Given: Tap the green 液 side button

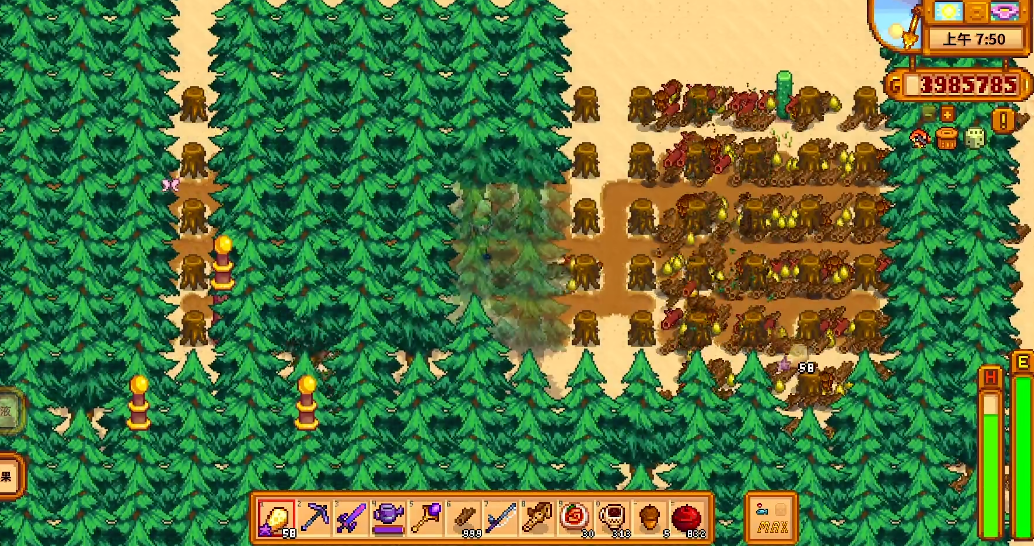Looking at the screenshot, I should point(8,410).
